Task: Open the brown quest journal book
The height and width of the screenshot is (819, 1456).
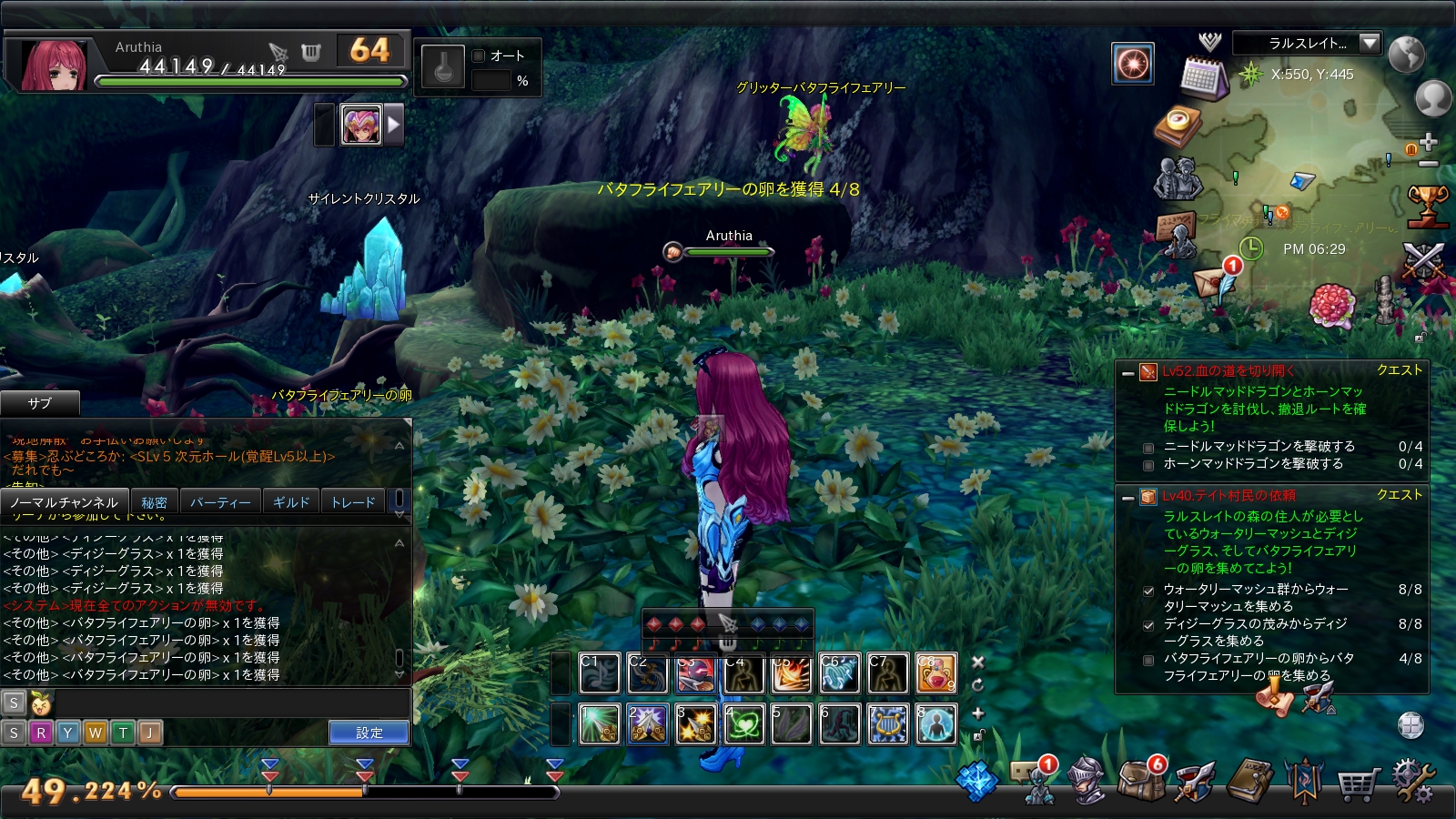Action: pos(1251,781)
